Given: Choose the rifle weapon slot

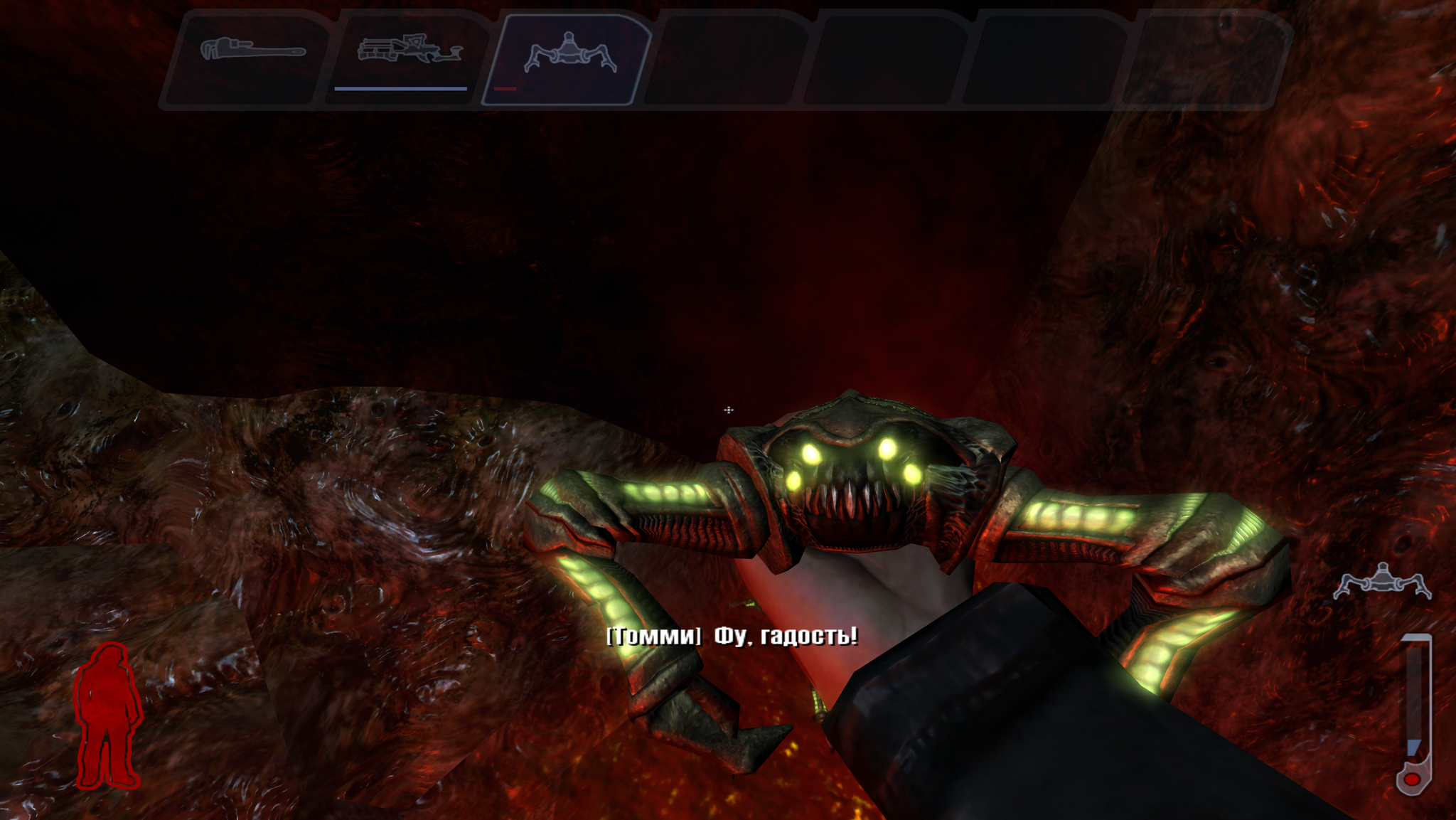Looking at the screenshot, I should [x=408, y=57].
